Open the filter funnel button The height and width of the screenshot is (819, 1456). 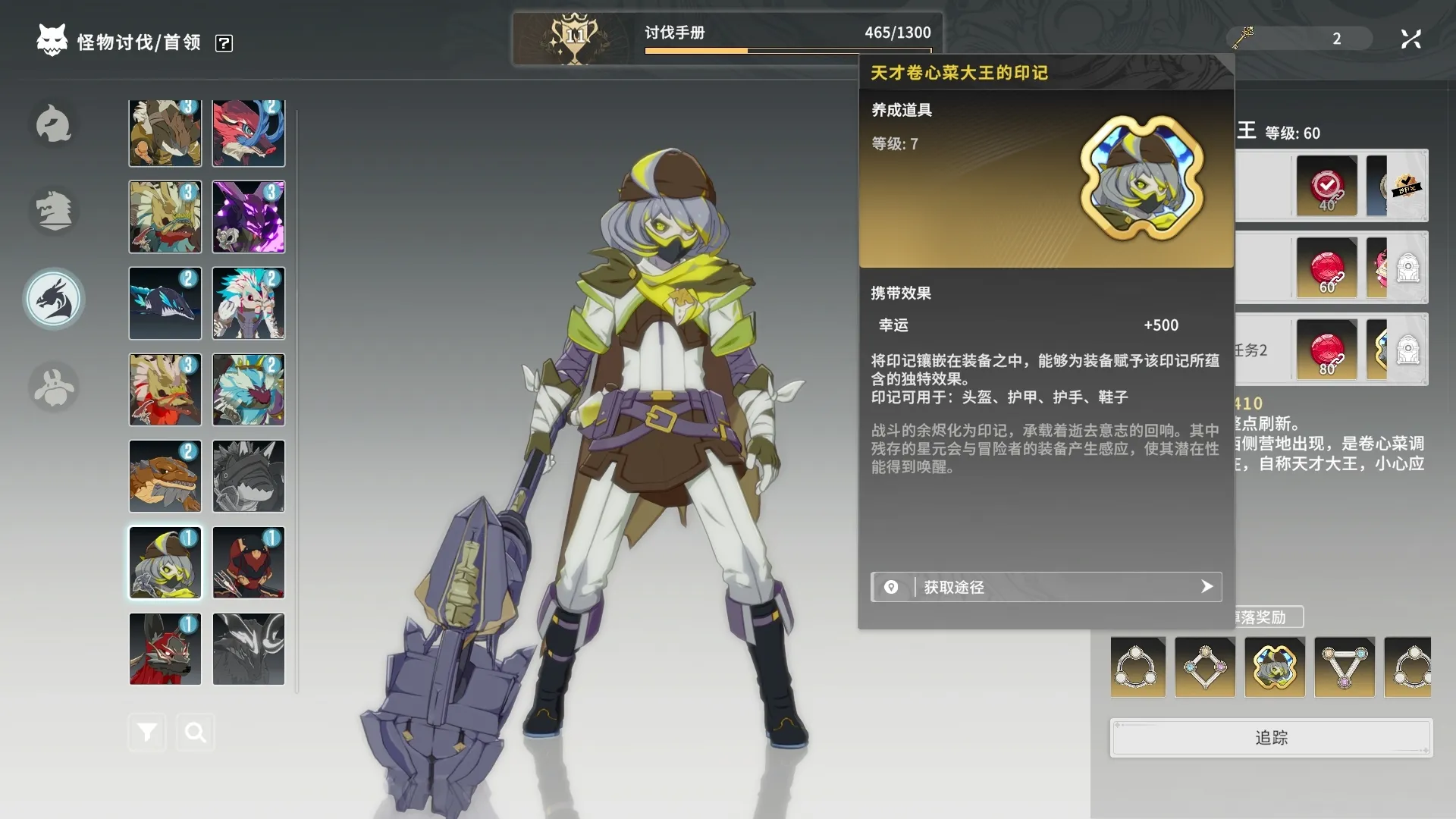(x=147, y=733)
